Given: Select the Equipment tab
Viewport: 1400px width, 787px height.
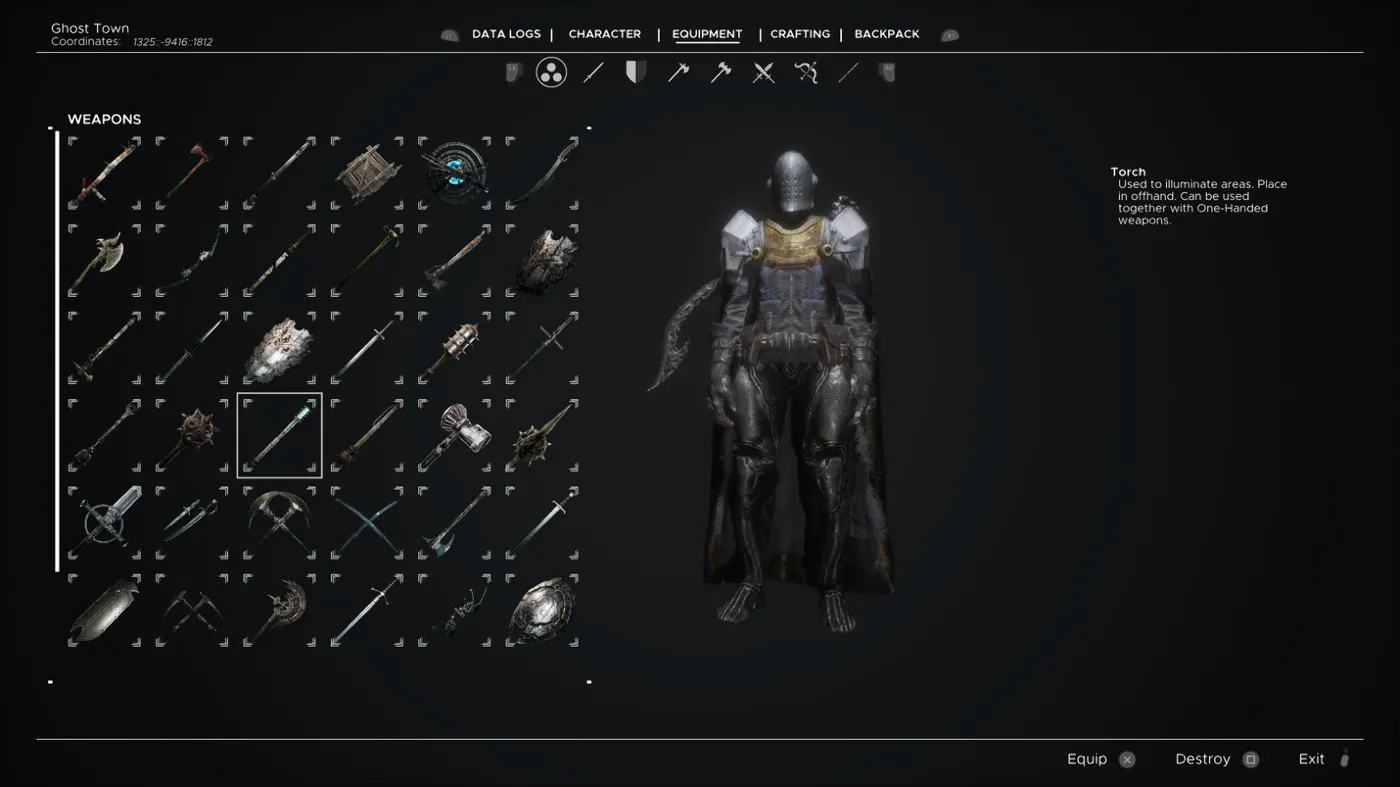Looking at the screenshot, I should click(x=707, y=34).
